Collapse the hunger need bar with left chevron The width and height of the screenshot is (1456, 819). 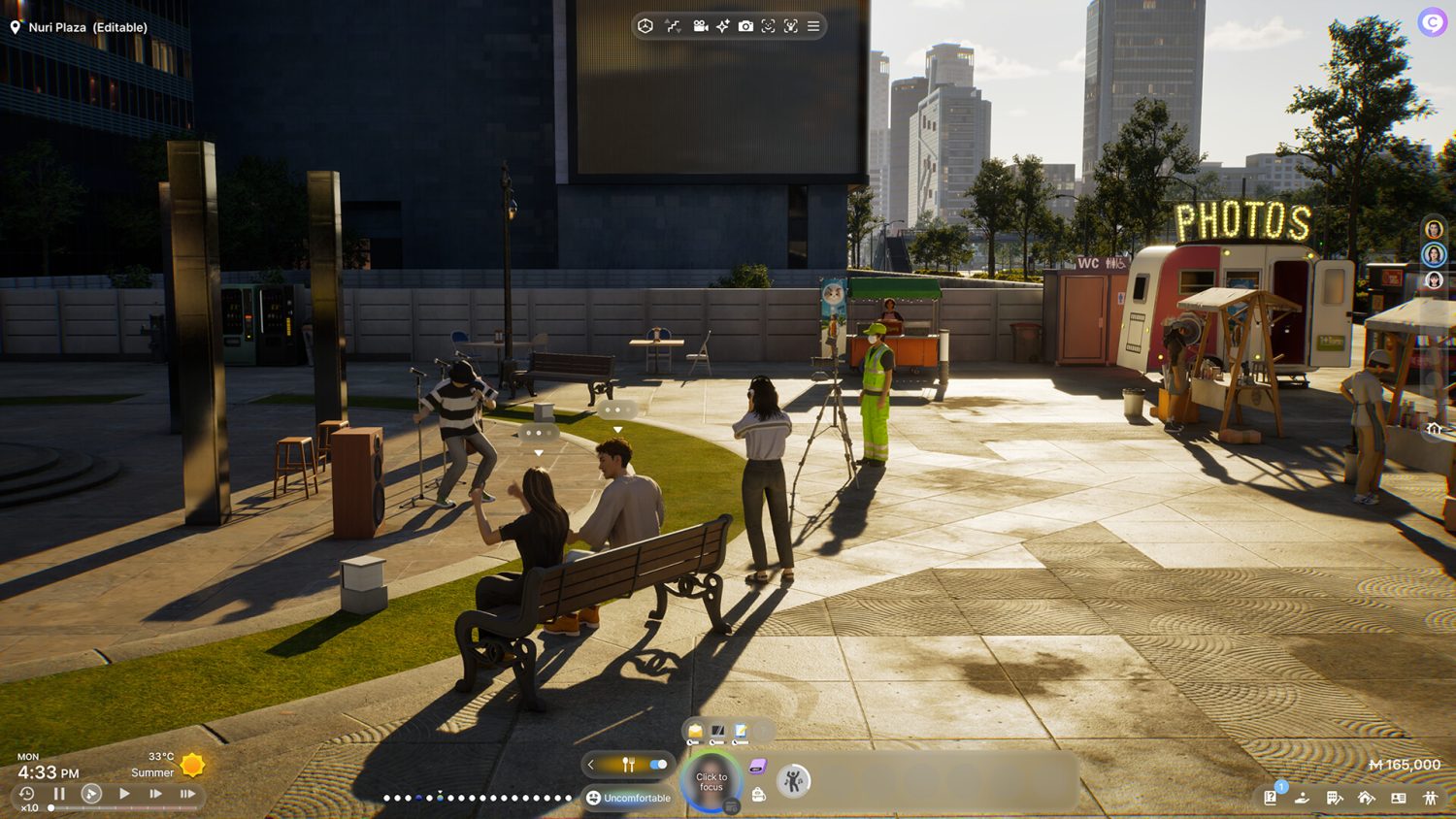(x=591, y=765)
